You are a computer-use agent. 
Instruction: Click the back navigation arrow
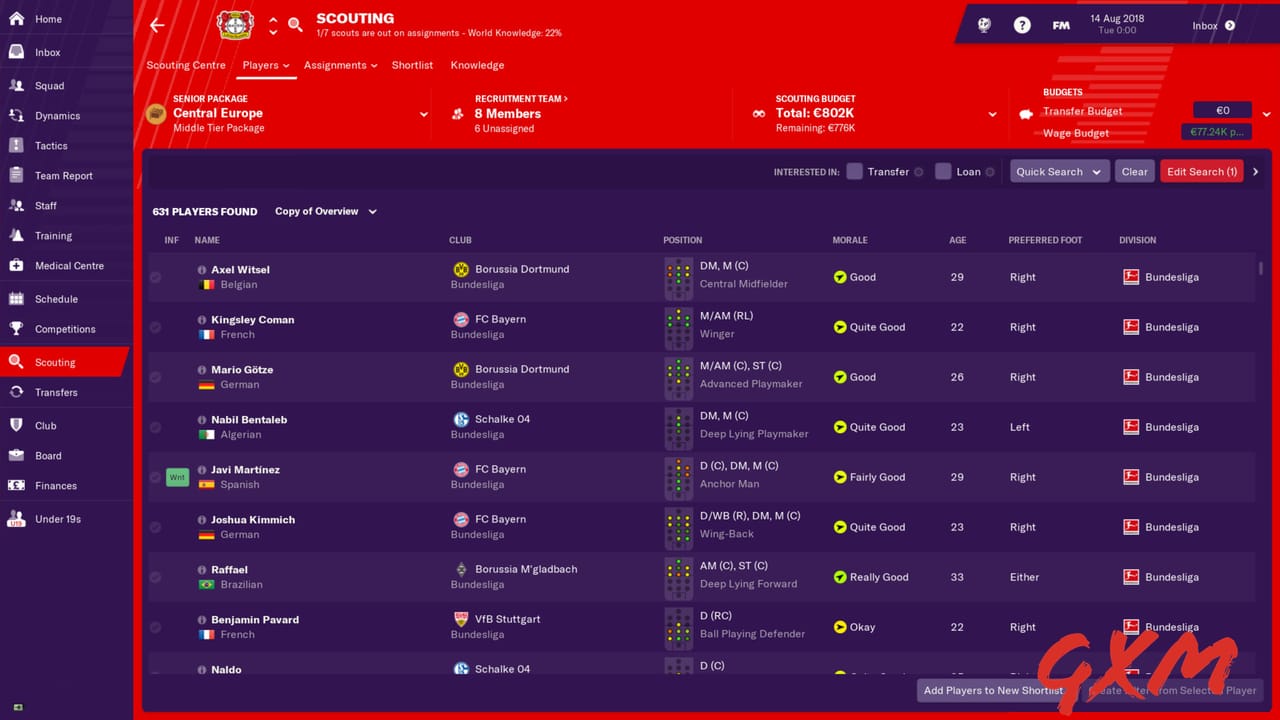[x=157, y=25]
